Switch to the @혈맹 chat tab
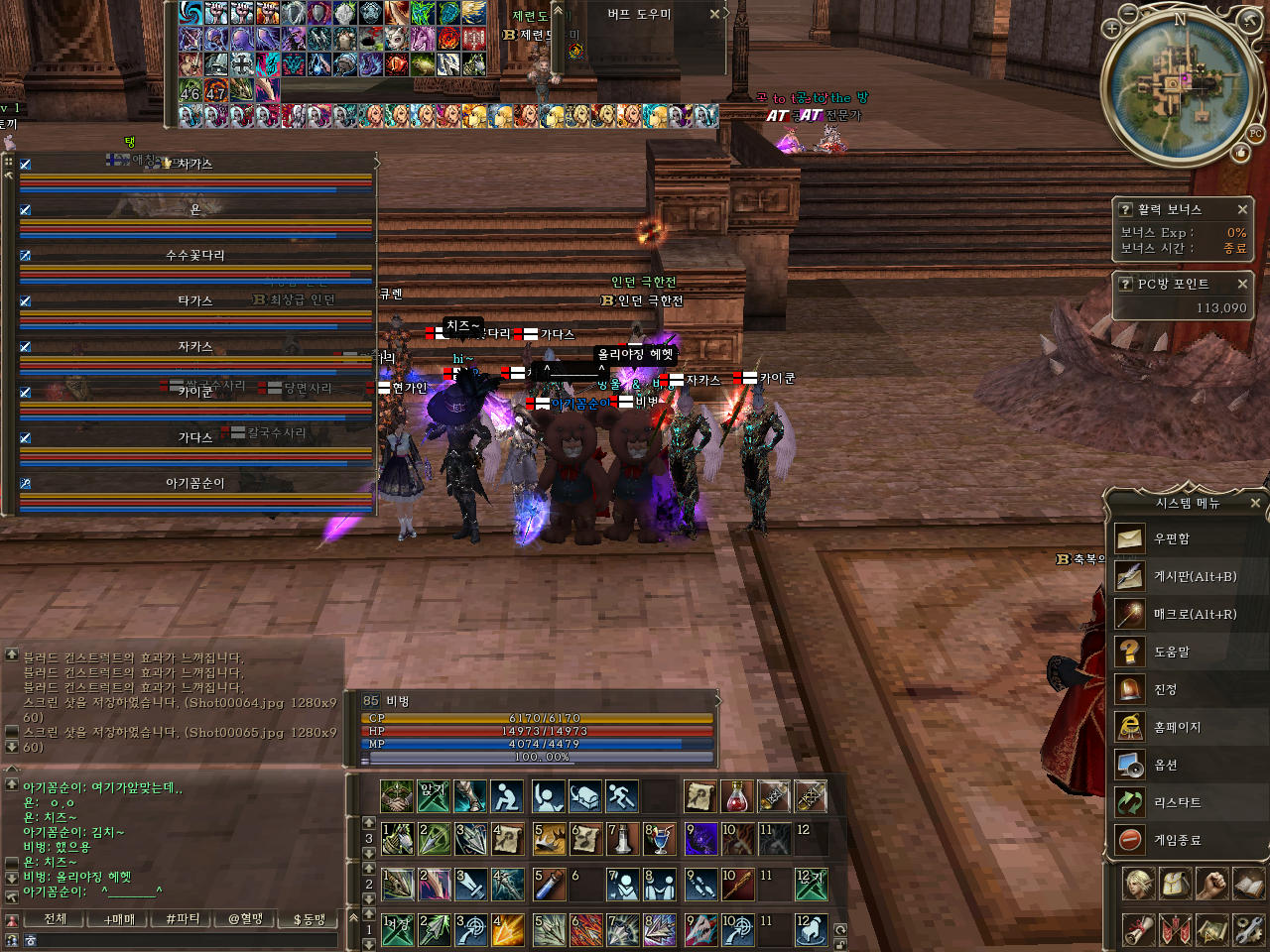This screenshot has width=1270, height=952. (246, 919)
